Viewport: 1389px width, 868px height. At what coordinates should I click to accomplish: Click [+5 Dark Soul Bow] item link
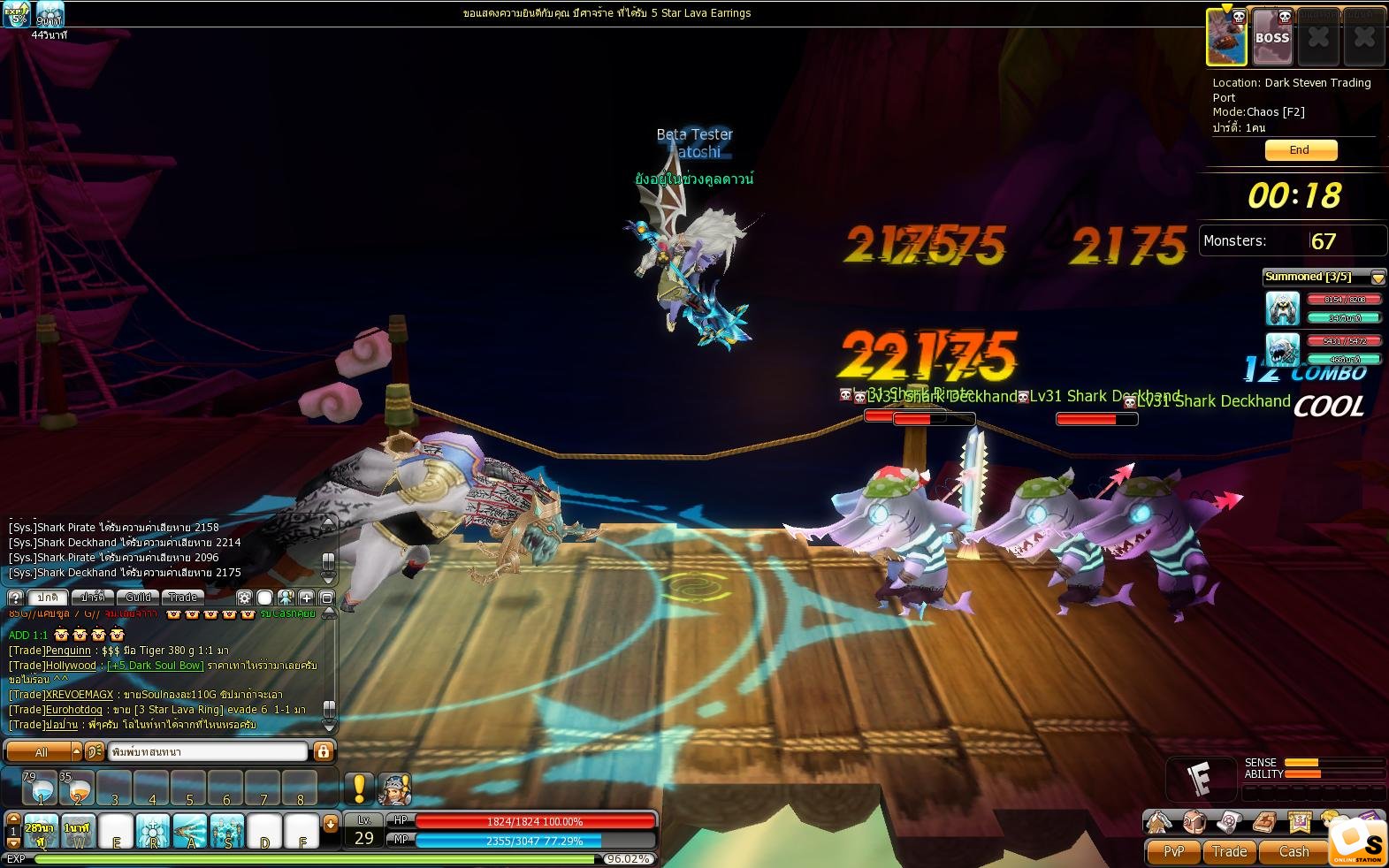[x=156, y=666]
